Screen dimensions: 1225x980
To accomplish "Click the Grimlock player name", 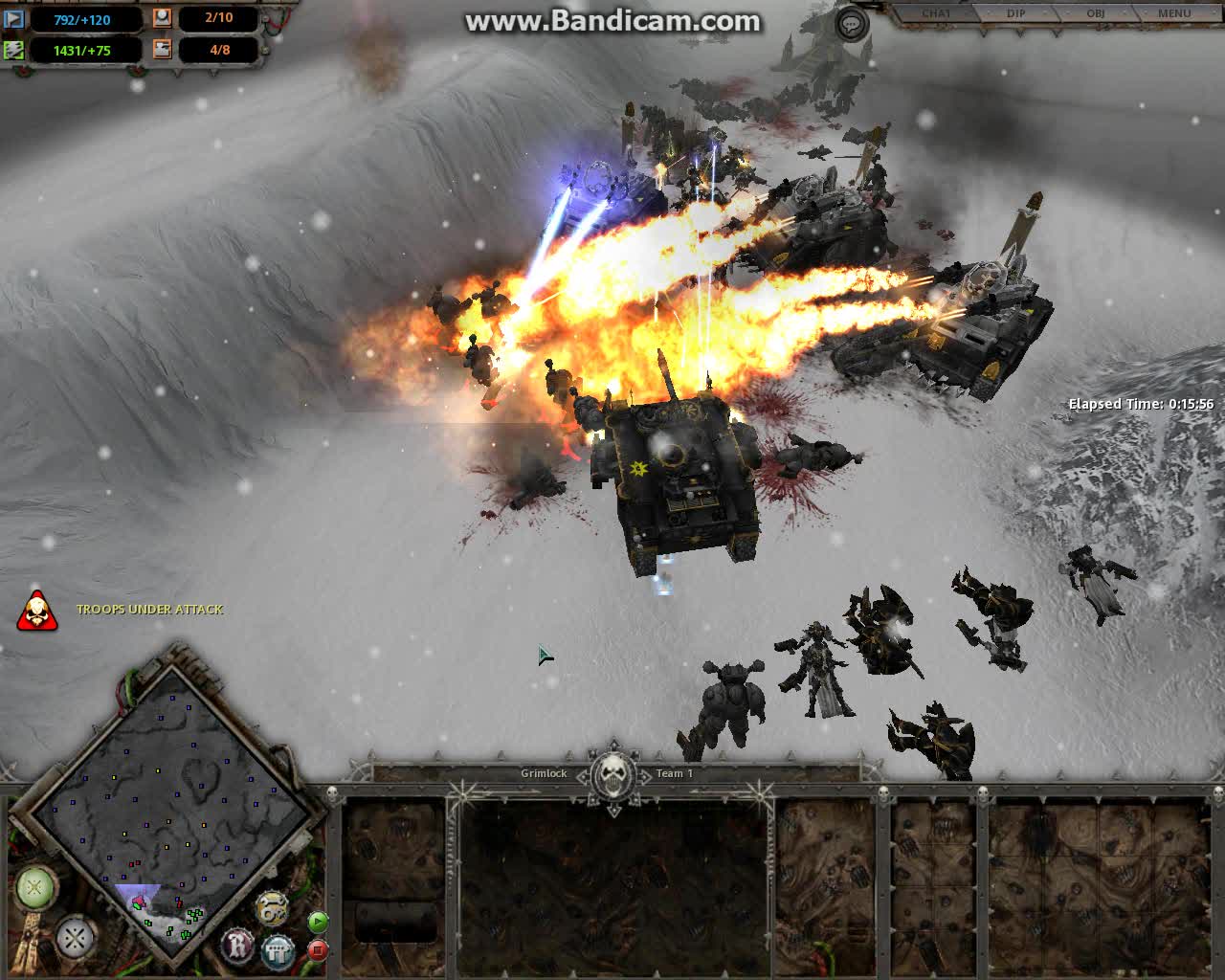I will pyautogui.click(x=544, y=773).
